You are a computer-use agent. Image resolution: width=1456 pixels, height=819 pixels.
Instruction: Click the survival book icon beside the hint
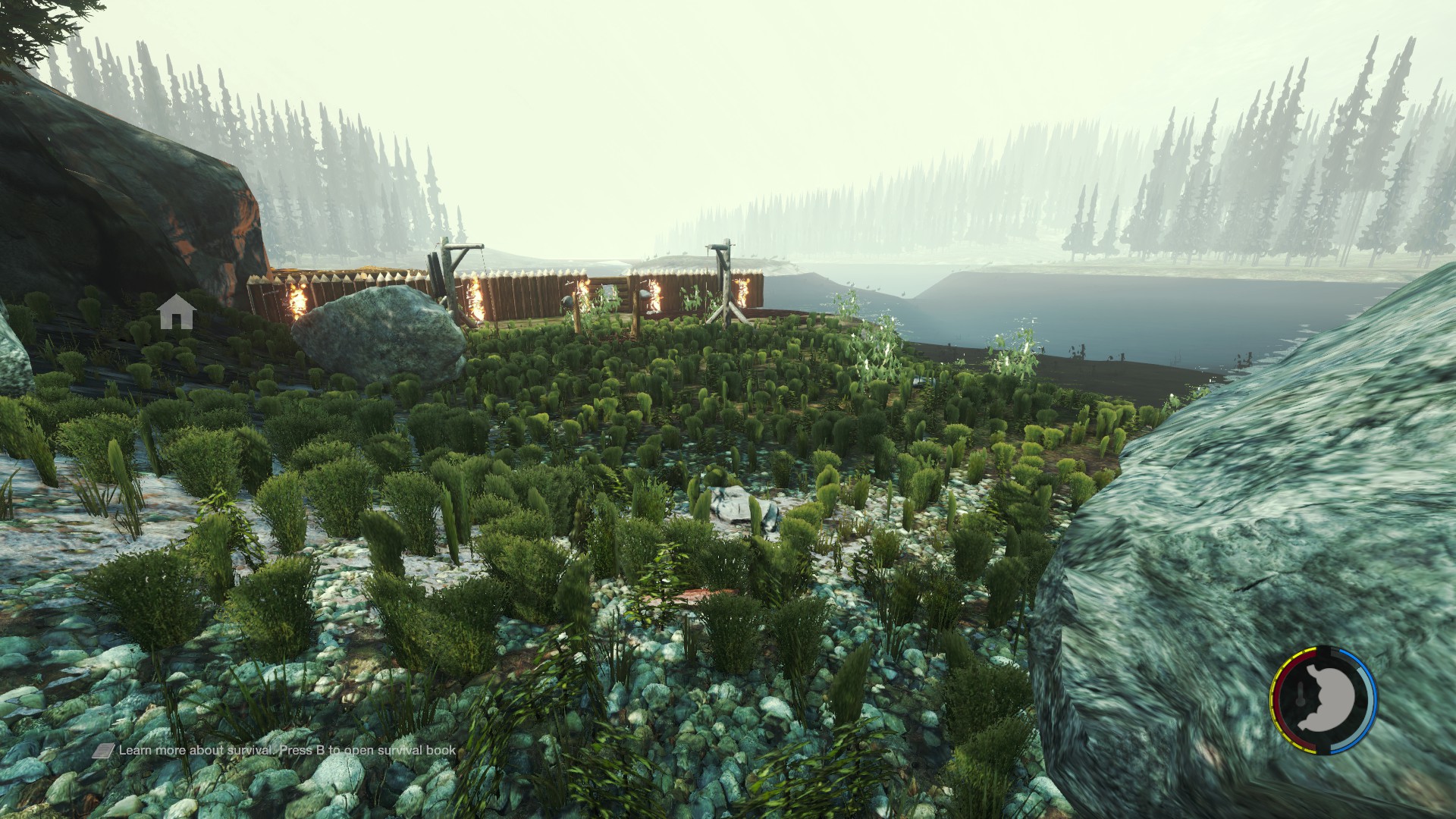(104, 751)
